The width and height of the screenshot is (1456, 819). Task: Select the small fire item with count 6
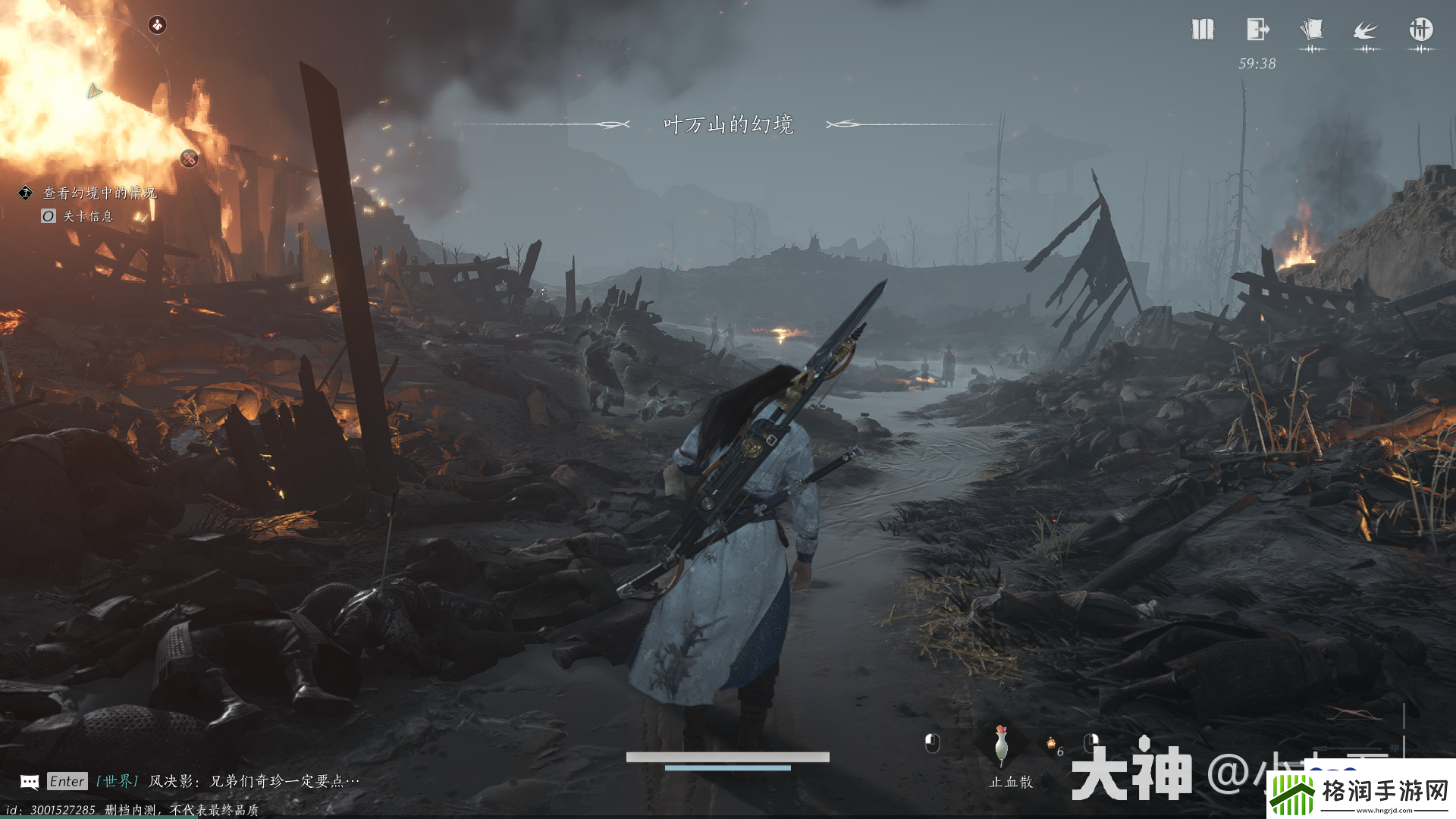[x=1052, y=744]
